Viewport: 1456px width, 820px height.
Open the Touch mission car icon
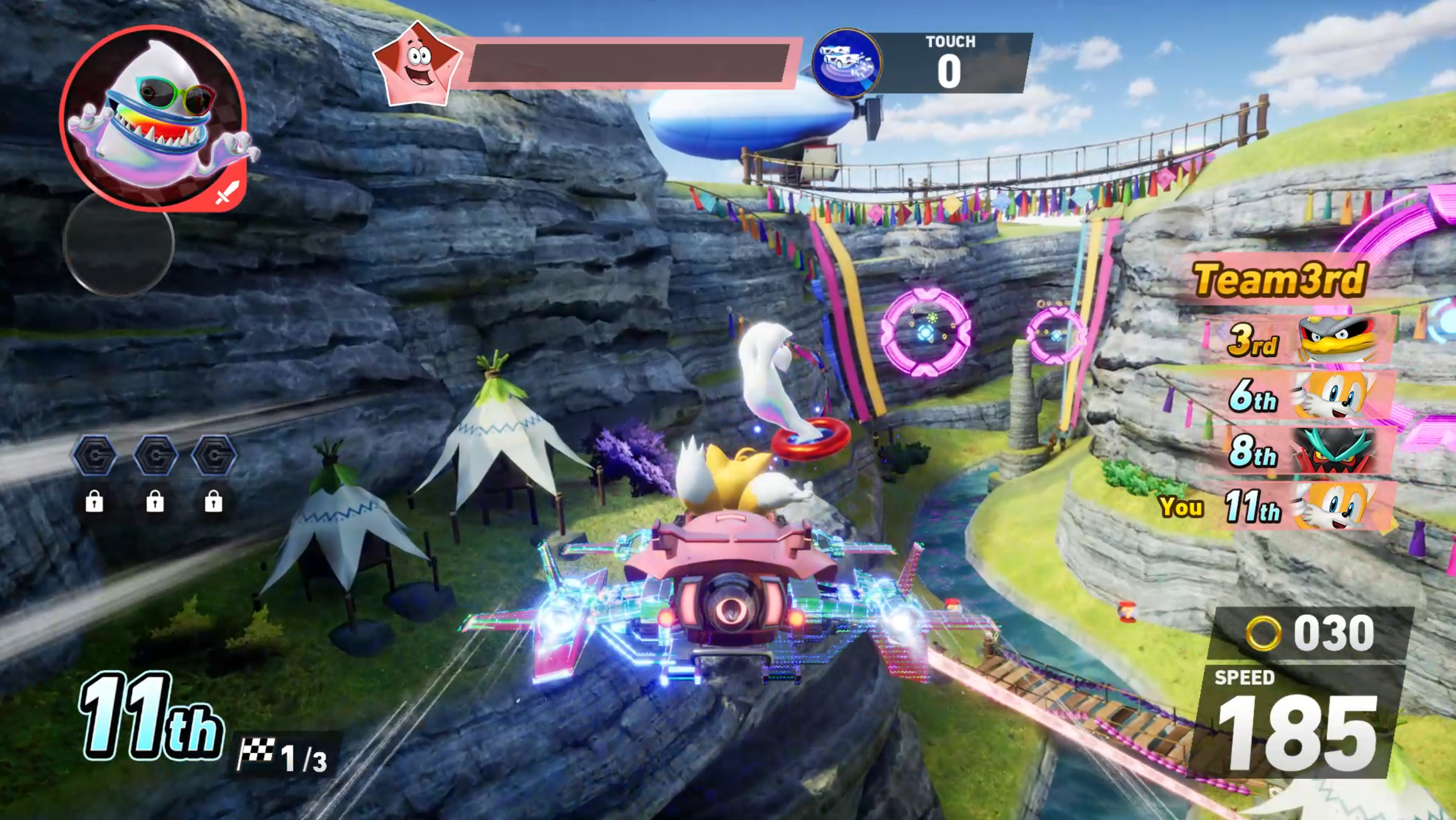coord(846,62)
